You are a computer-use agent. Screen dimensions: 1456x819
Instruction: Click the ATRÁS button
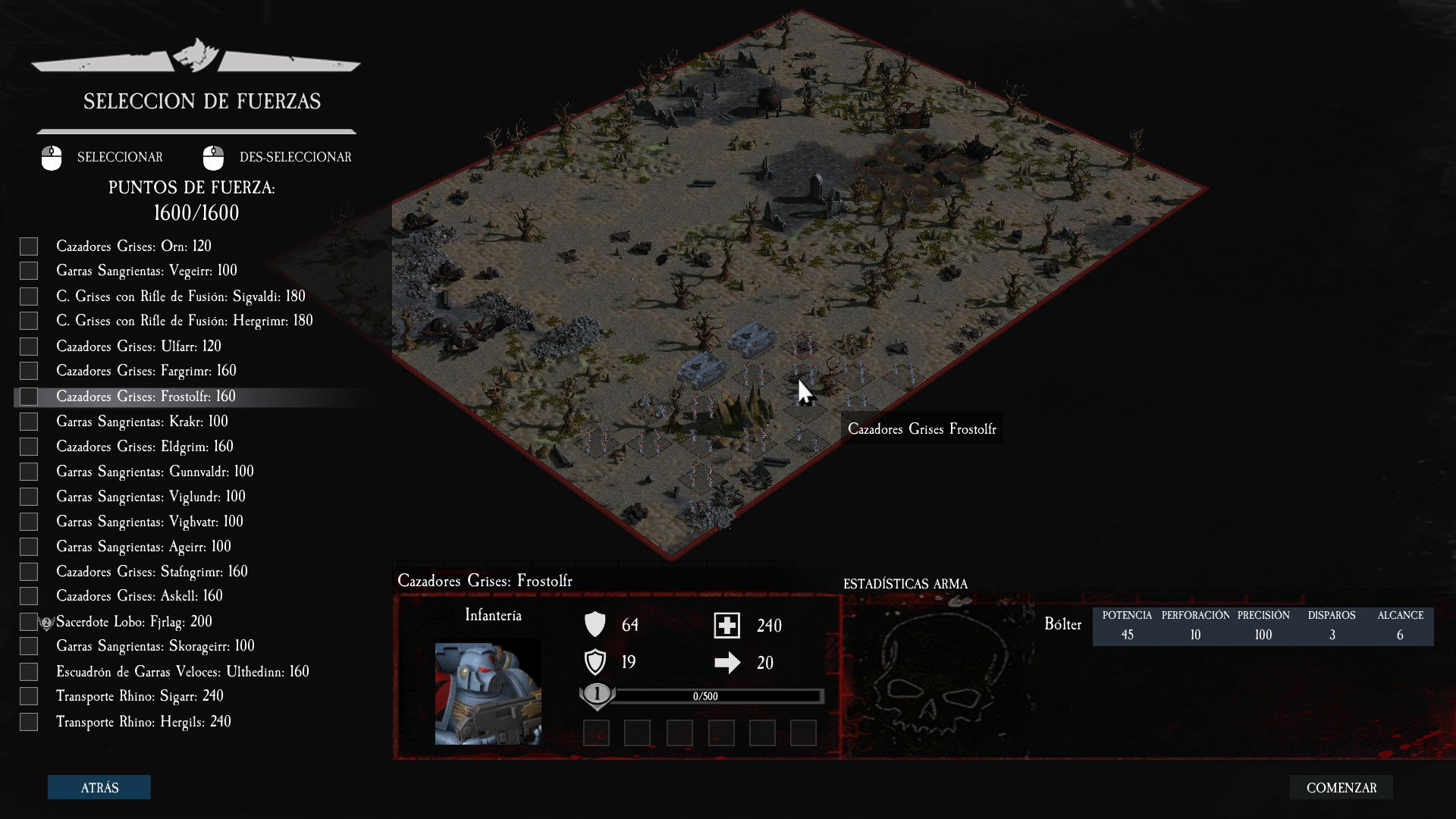click(99, 787)
